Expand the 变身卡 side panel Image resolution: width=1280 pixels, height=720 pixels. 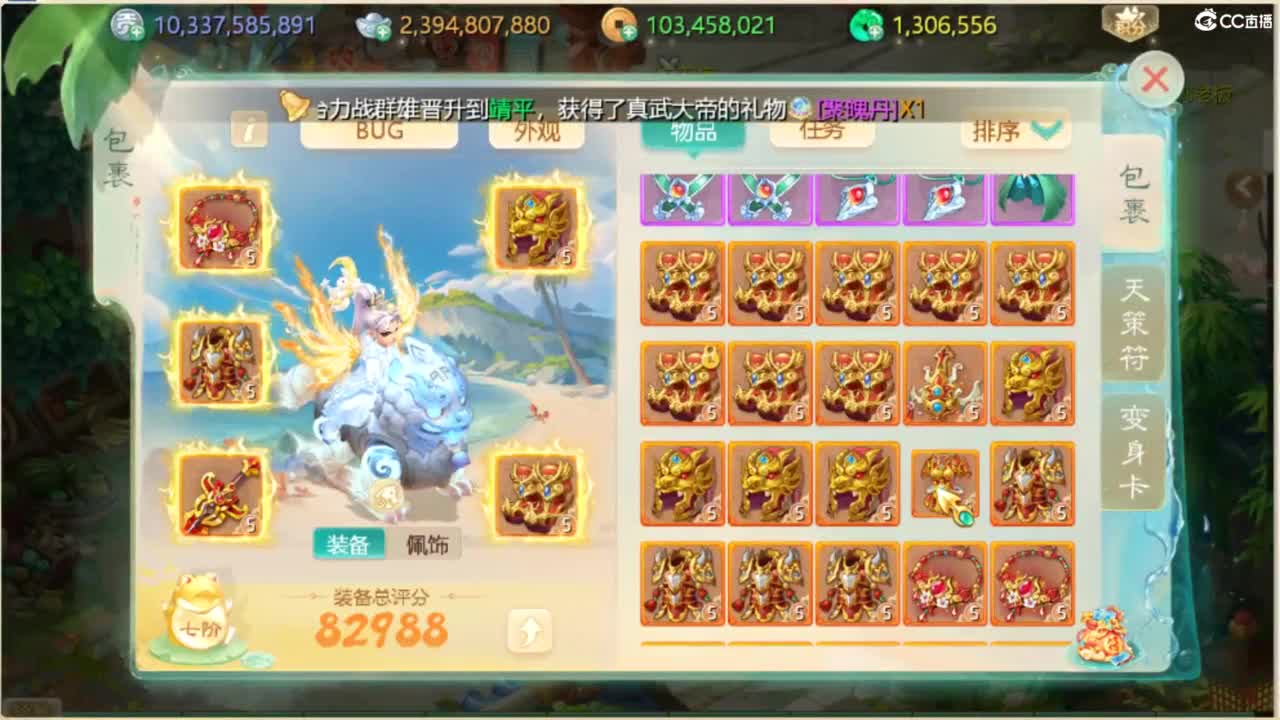(x=1134, y=445)
